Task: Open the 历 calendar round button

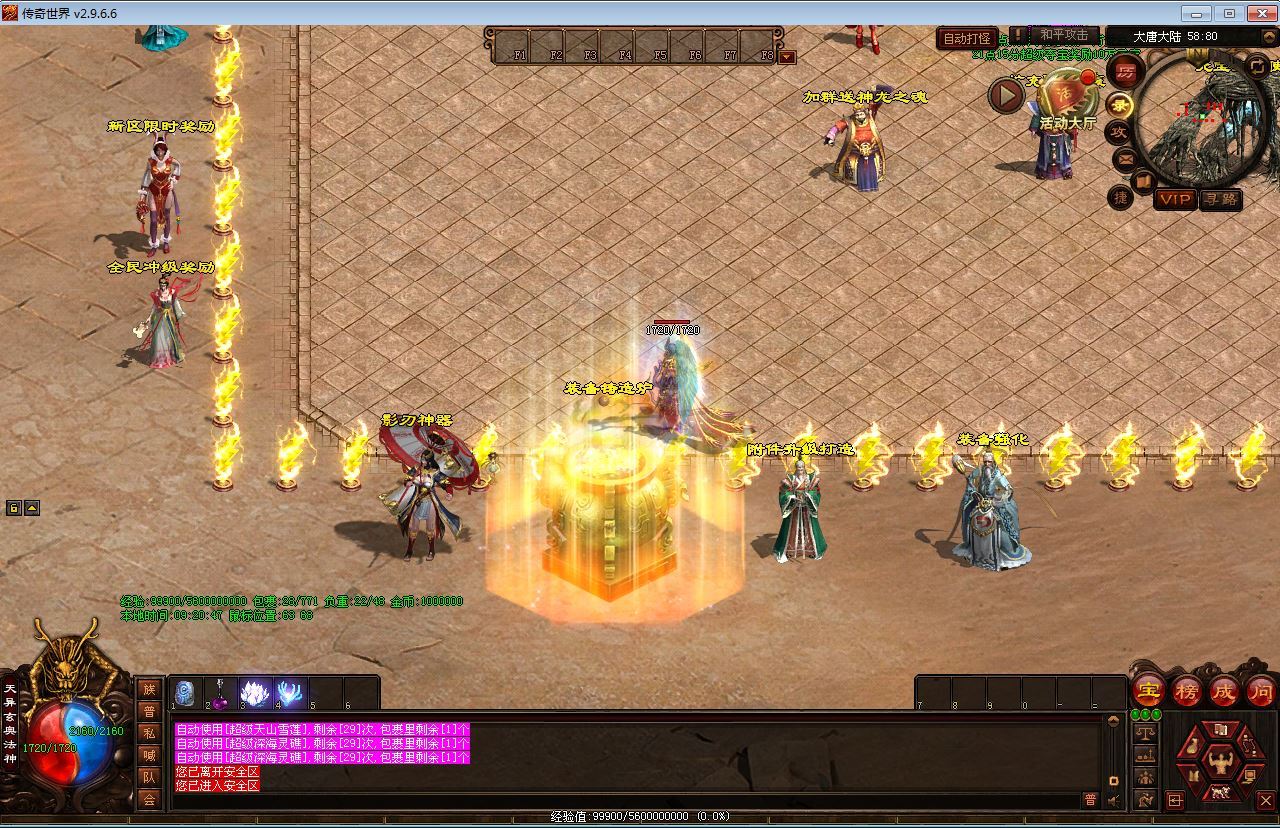Action: coord(1126,71)
